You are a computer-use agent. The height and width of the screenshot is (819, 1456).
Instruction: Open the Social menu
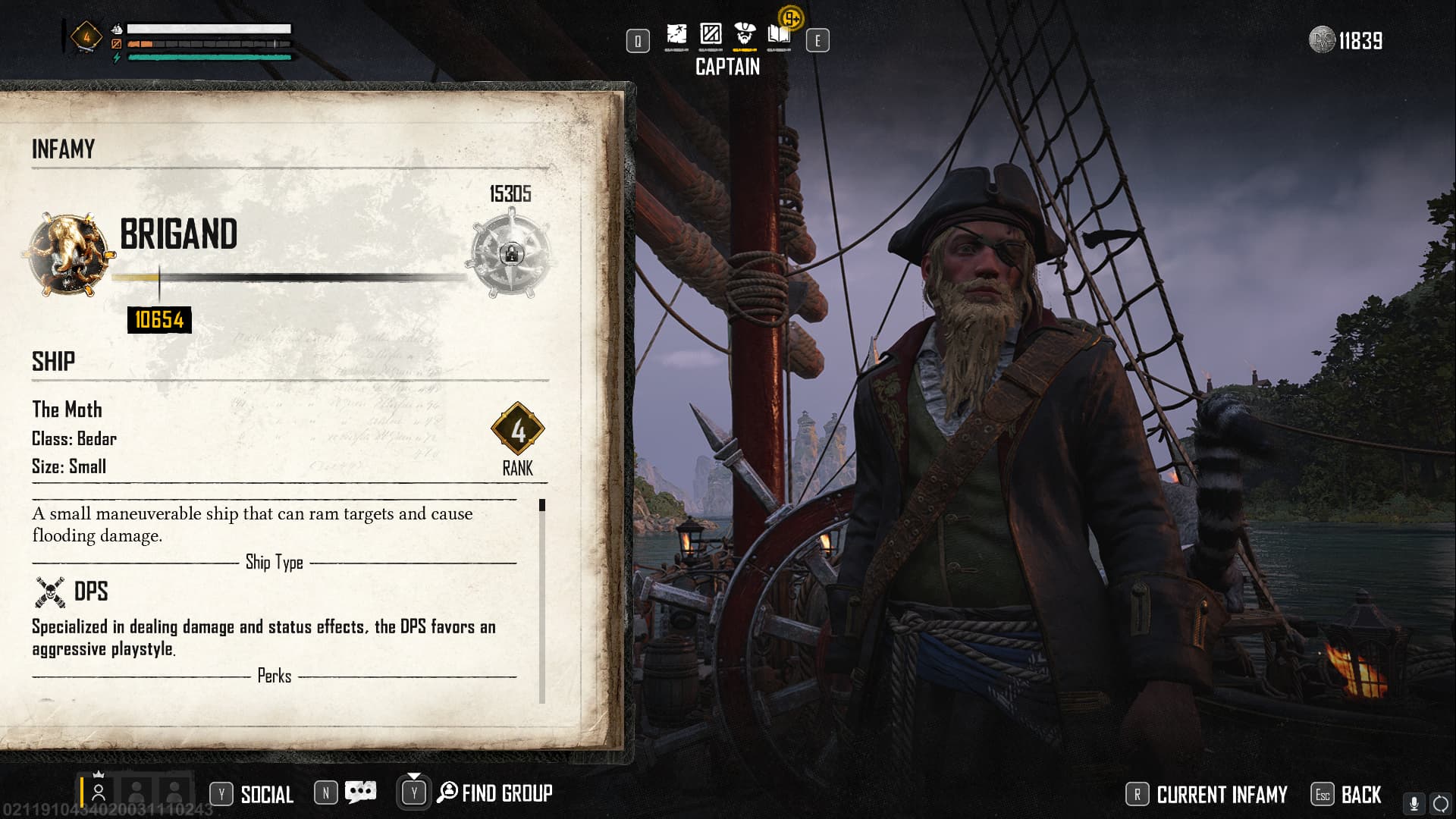coord(266,794)
